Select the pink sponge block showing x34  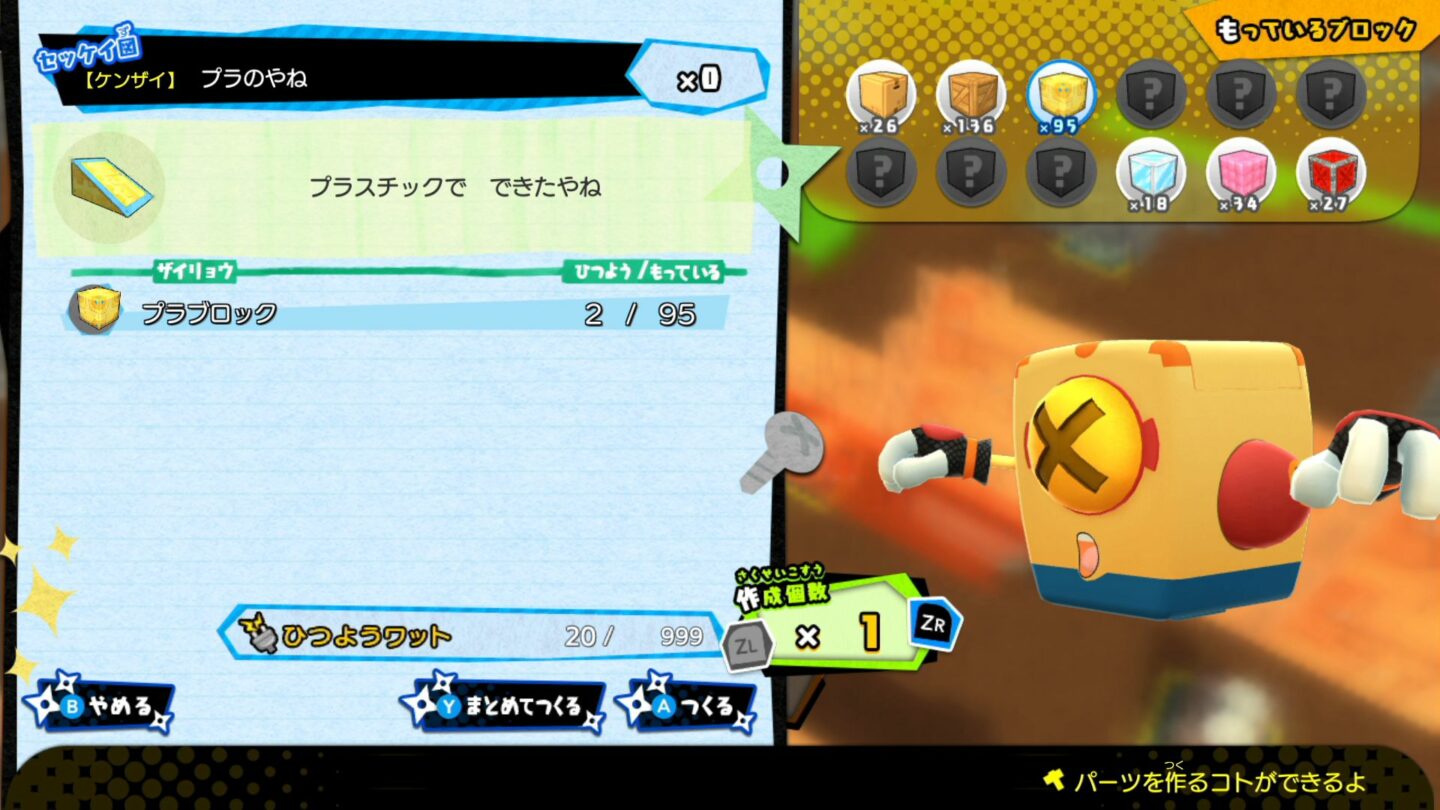(1241, 174)
